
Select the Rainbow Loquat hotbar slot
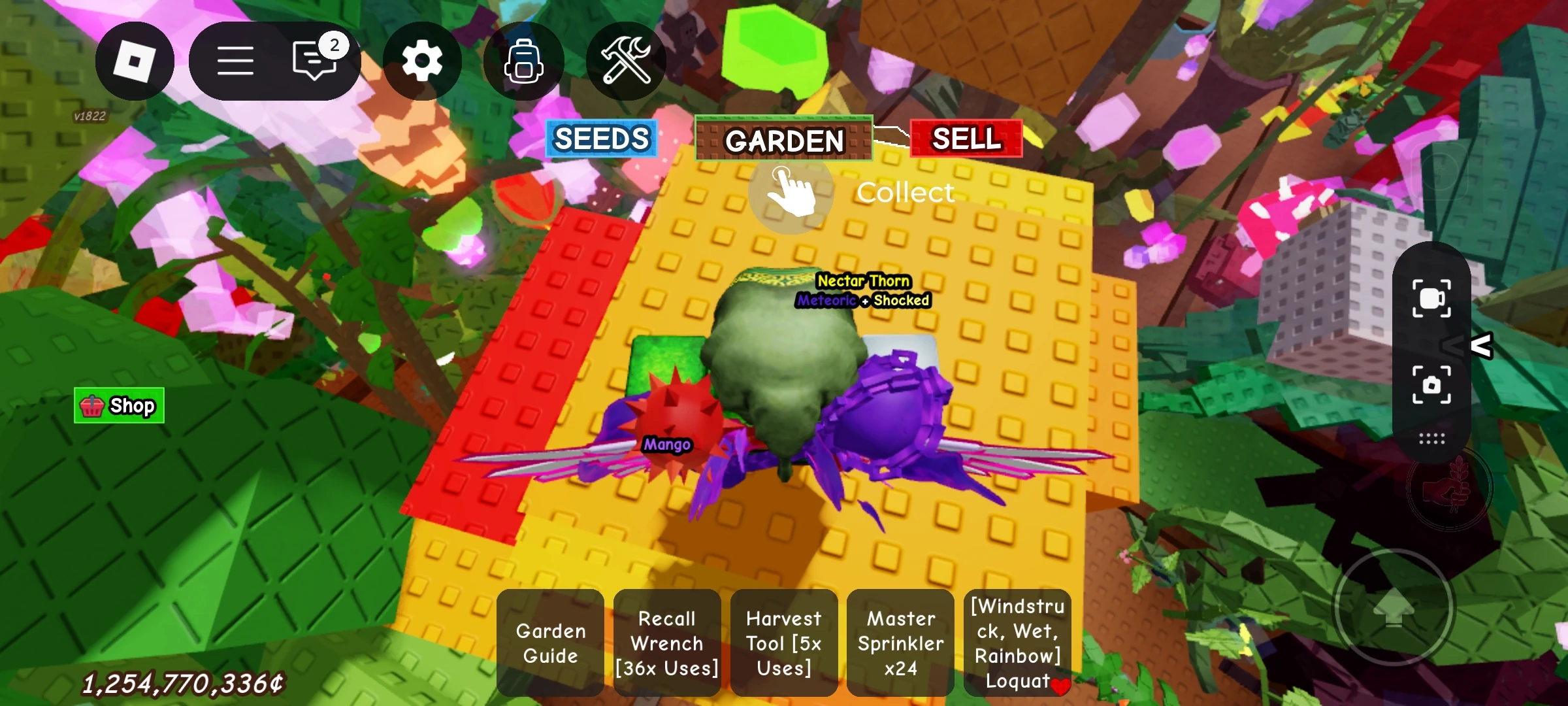click(x=1017, y=643)
